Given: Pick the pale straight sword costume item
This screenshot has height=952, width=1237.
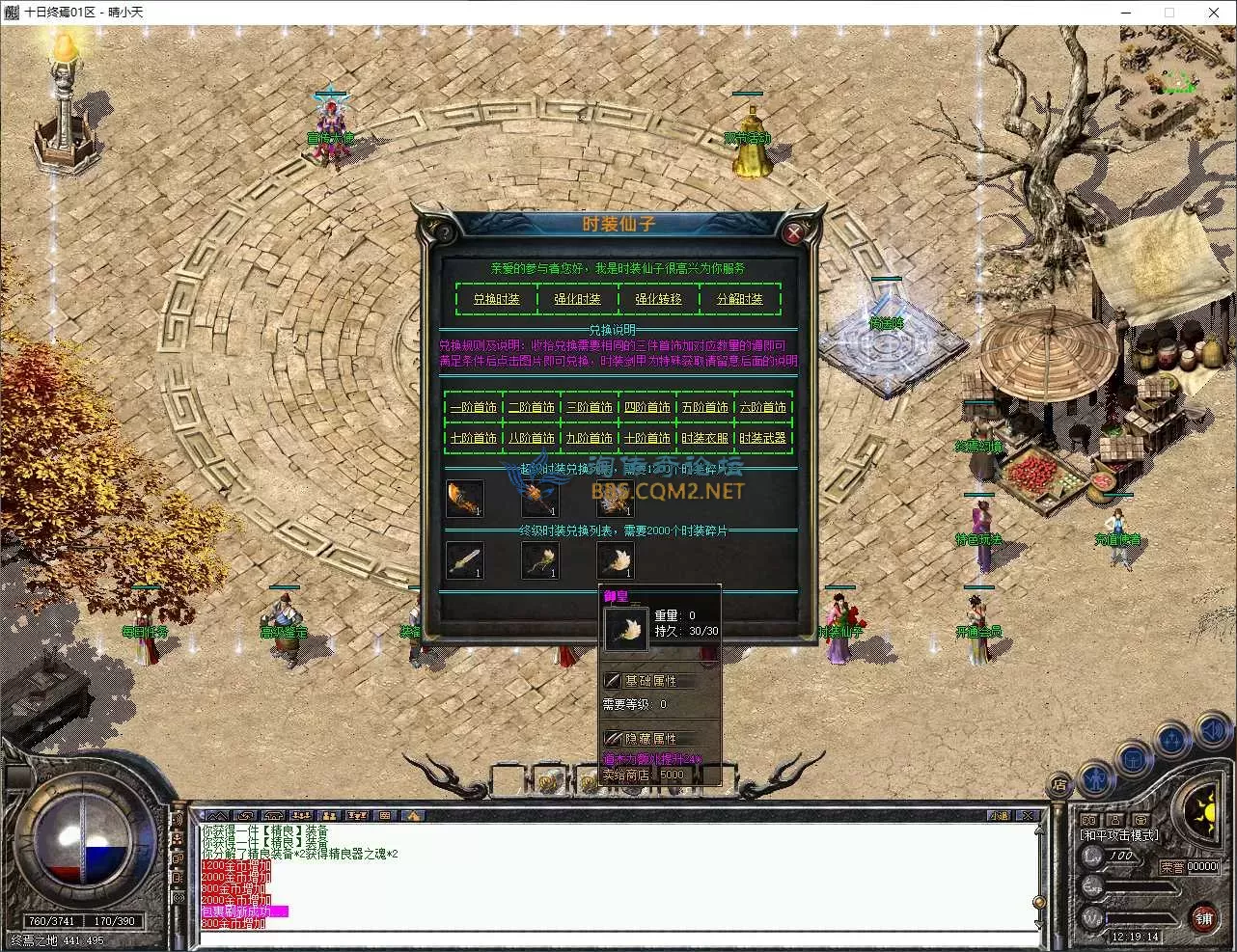Looking at the screenshot, I should tap(464, 559).
